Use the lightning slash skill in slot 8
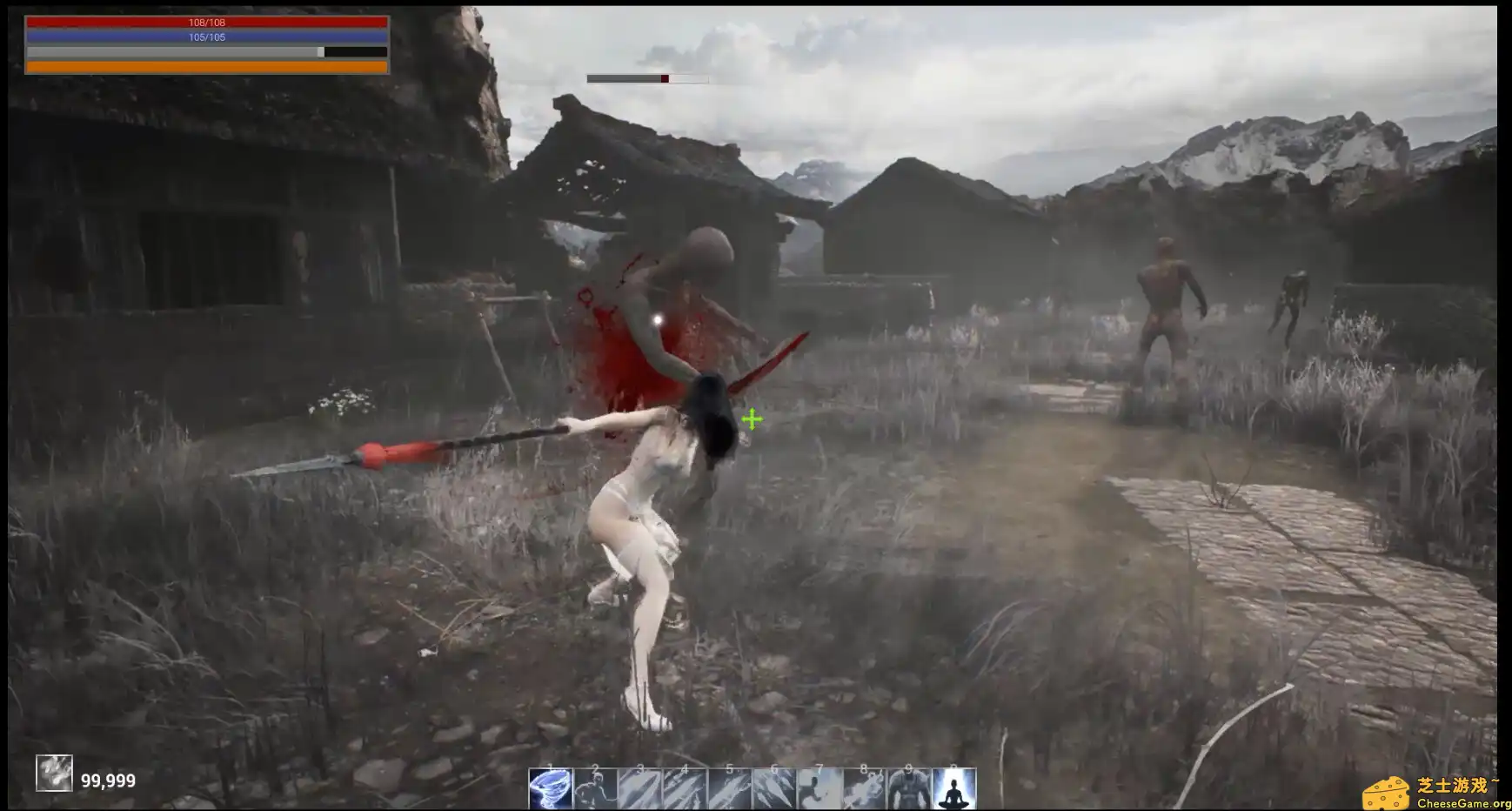1512x811 pixels. click(863, 789)
